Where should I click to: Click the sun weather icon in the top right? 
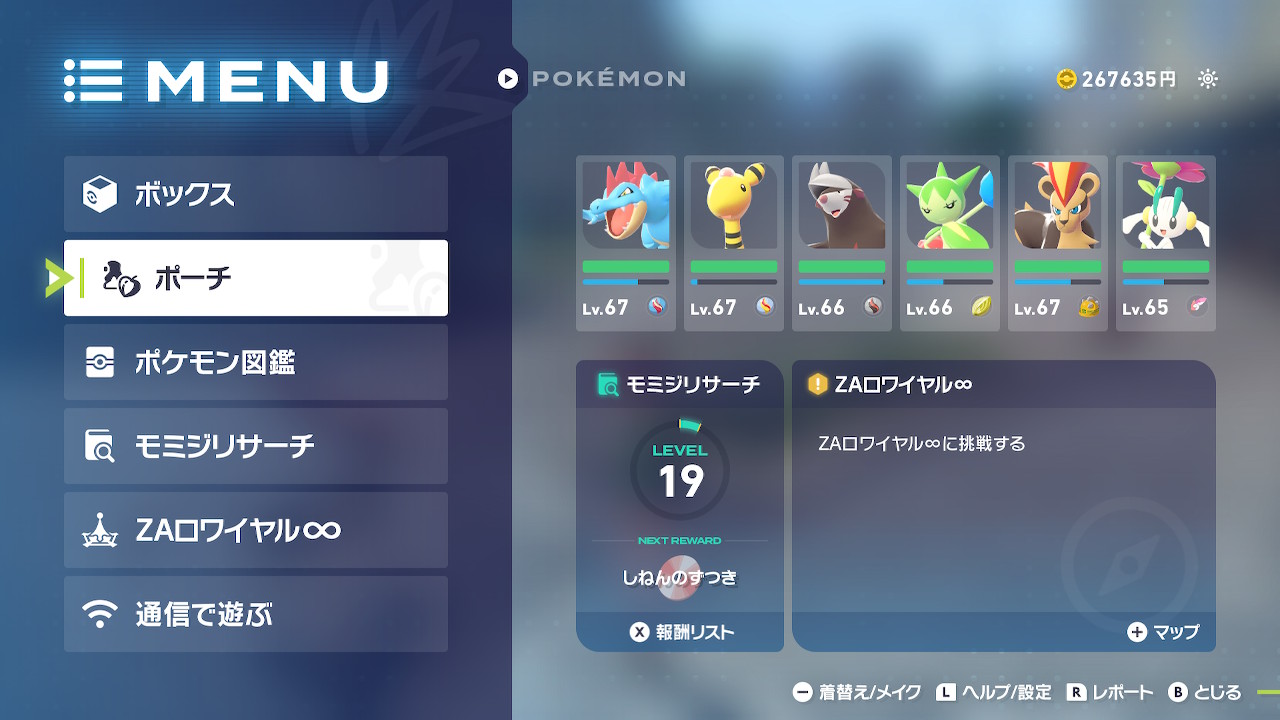tap(1207, 78)
